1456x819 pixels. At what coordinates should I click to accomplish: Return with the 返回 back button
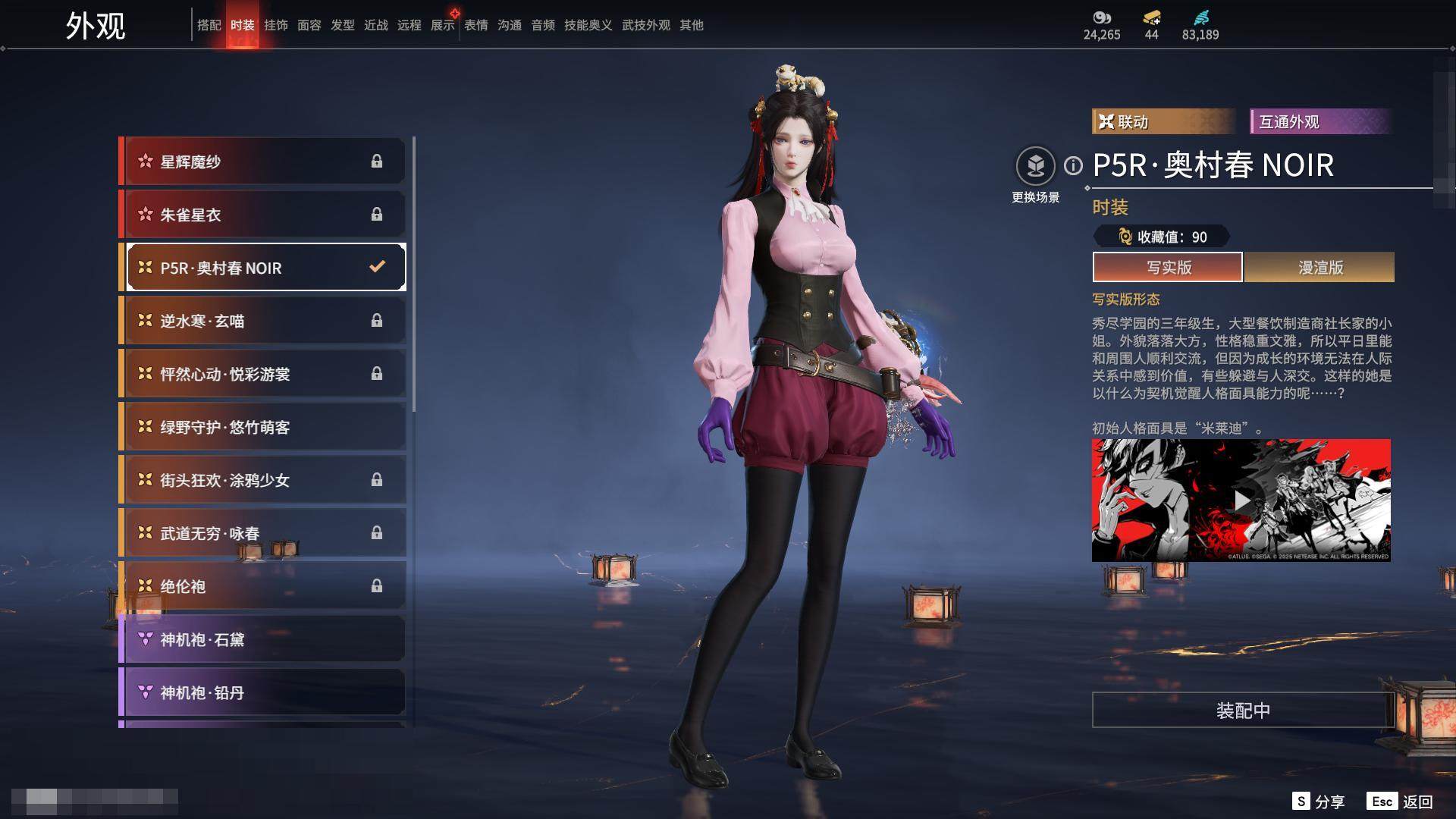pyautogui.click(x=1400, y=802)
